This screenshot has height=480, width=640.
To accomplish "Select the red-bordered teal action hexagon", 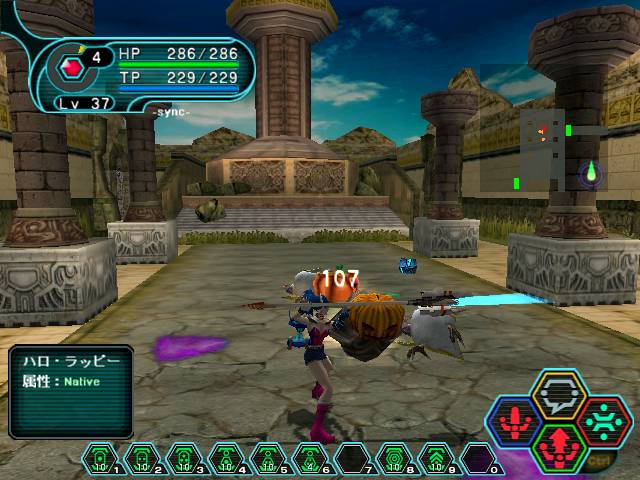I will [x=604, y=419].
